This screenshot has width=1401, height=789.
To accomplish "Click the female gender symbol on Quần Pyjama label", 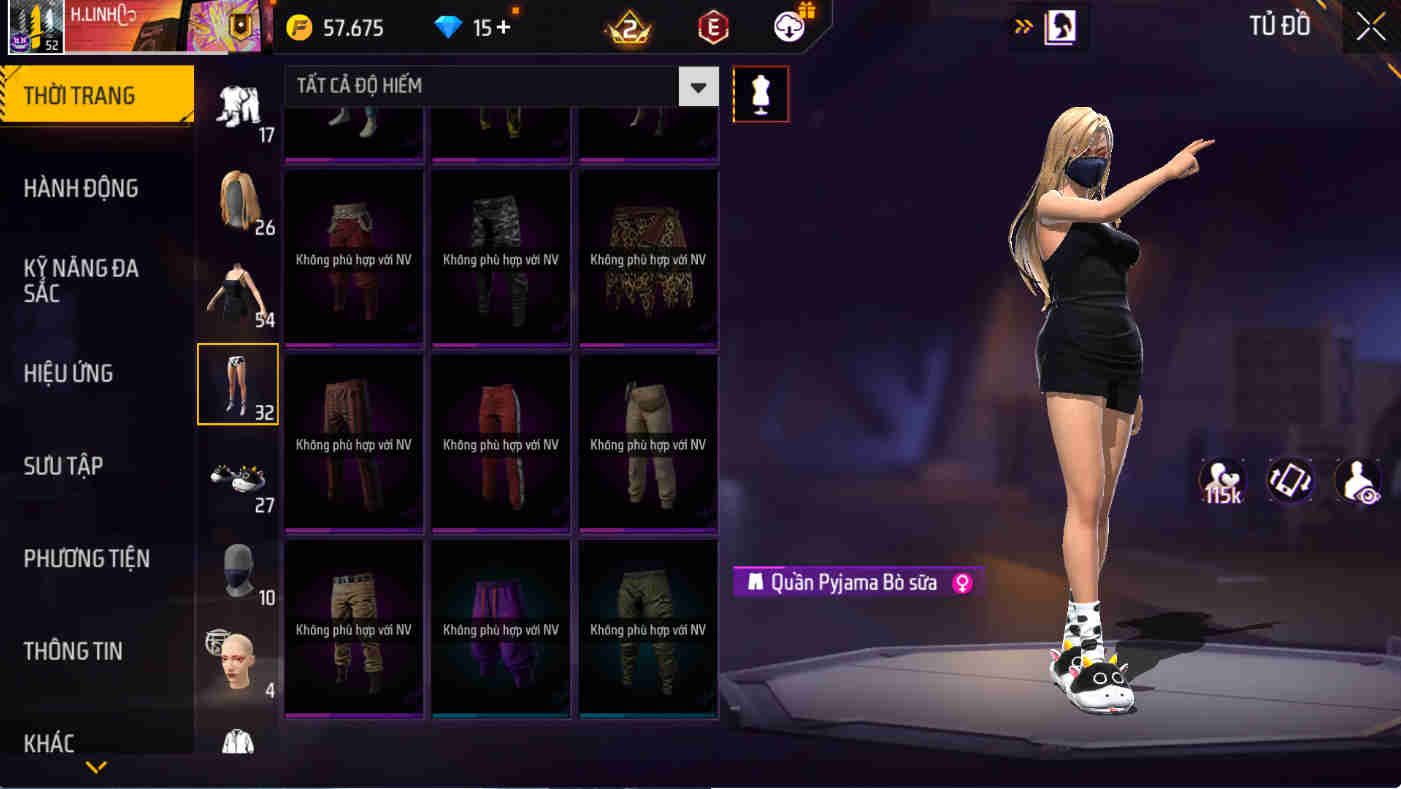I will 961,583.
